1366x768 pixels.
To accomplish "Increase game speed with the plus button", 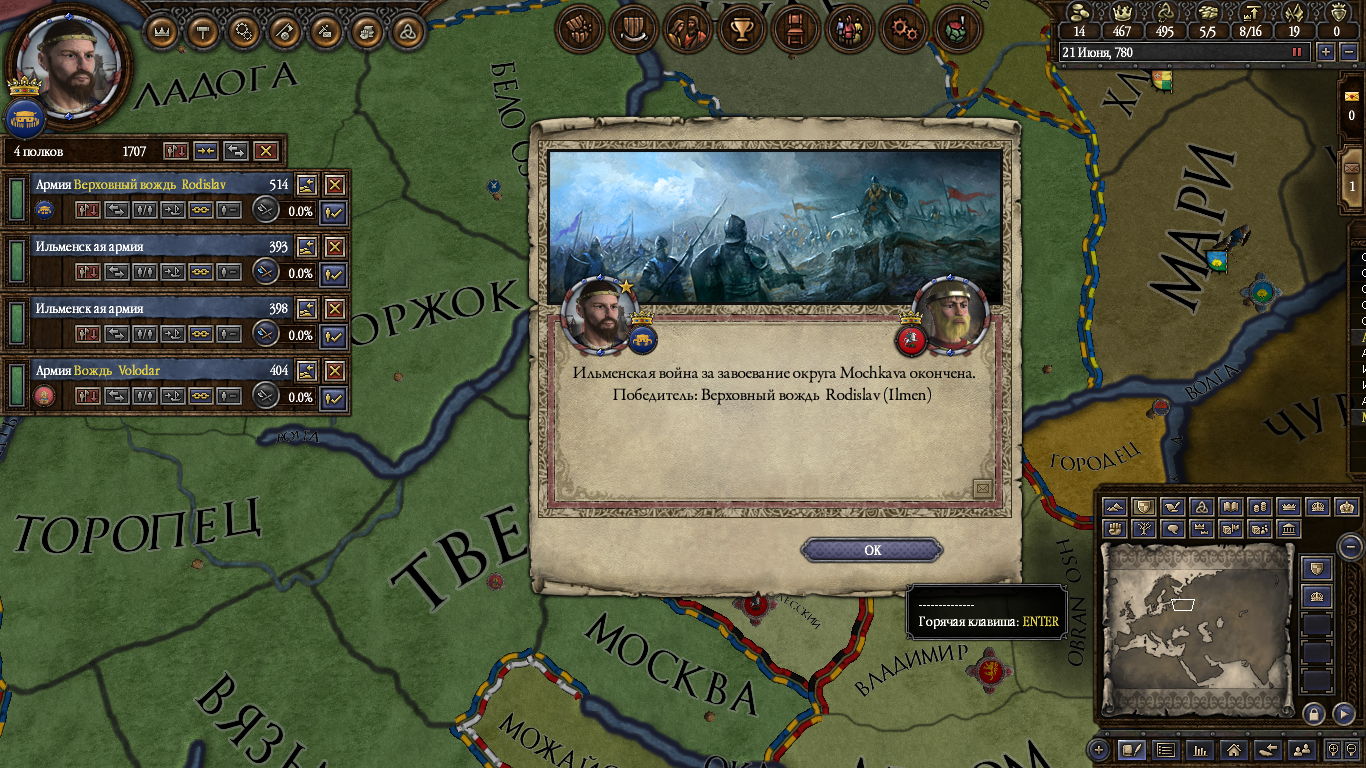I will coord(1326,52).
